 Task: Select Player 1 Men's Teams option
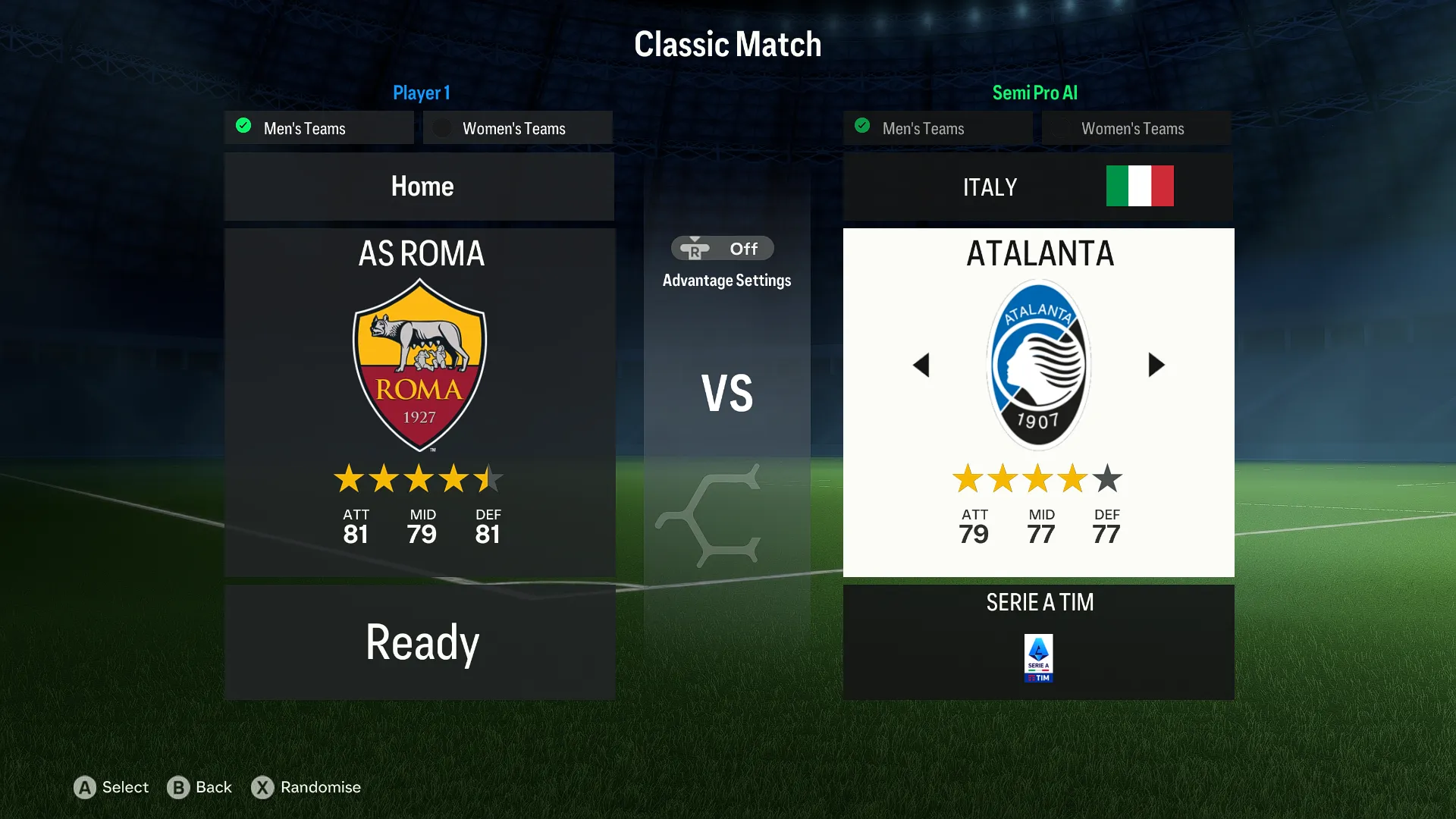click(319, 128)
